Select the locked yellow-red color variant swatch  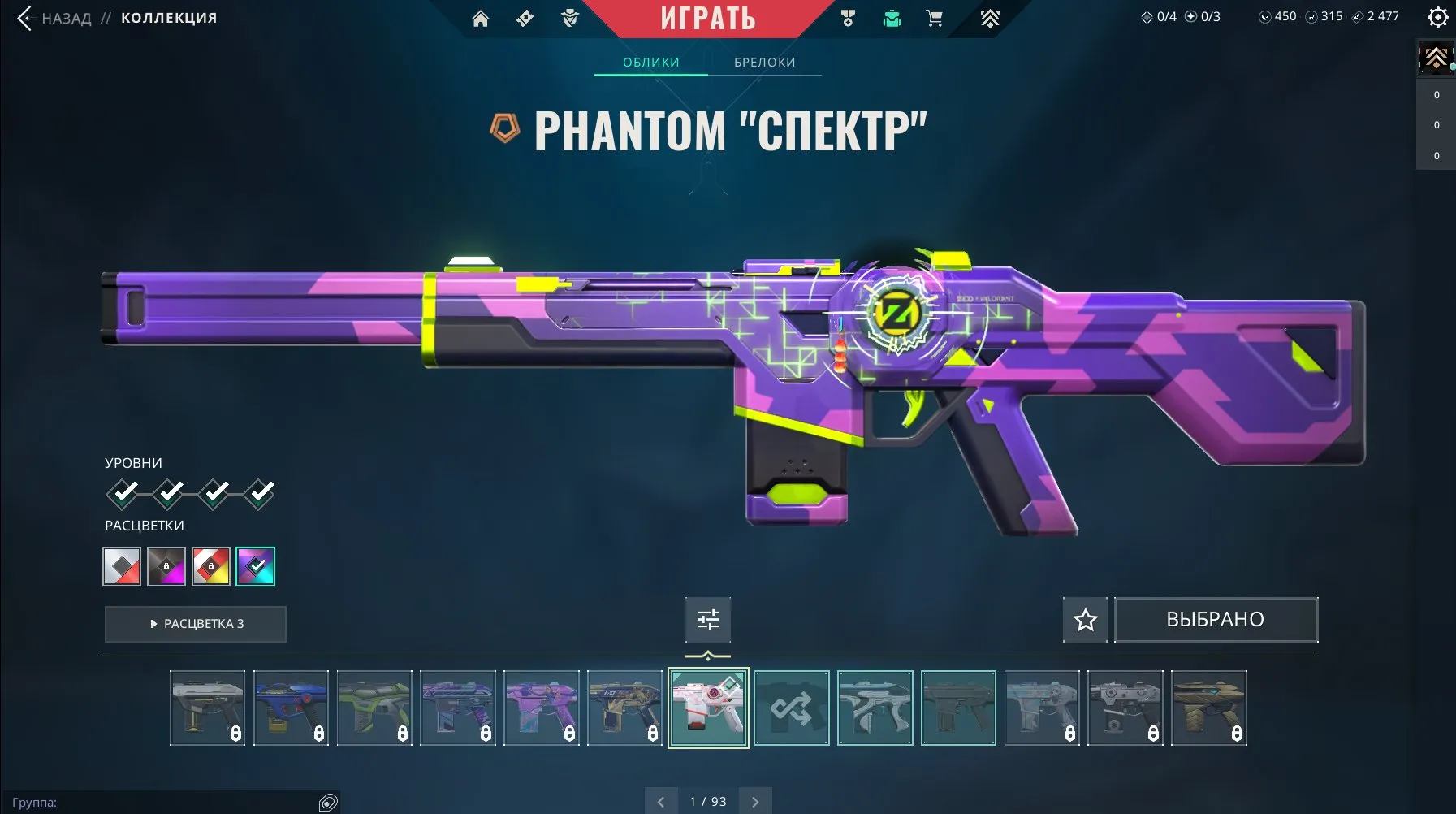pos(211,565)
